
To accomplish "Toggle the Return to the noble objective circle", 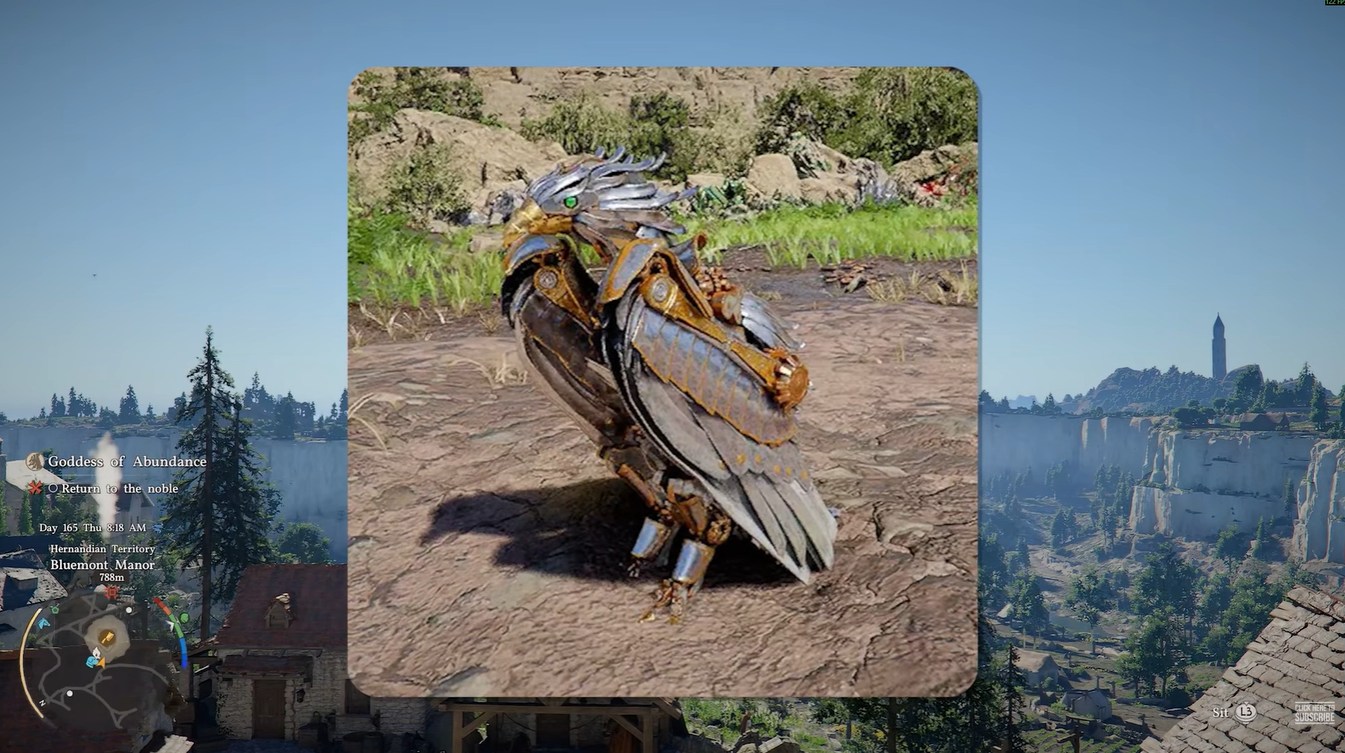I will pos(55,488).
